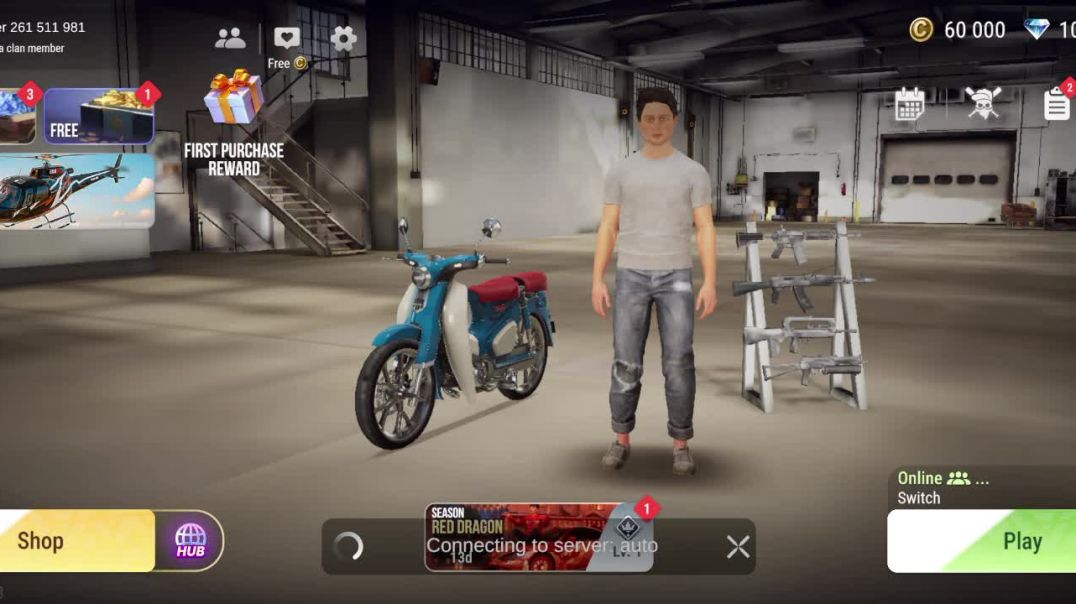
Task: Open the settings gear
Action: pyautogui.click(x=344, y=39)
